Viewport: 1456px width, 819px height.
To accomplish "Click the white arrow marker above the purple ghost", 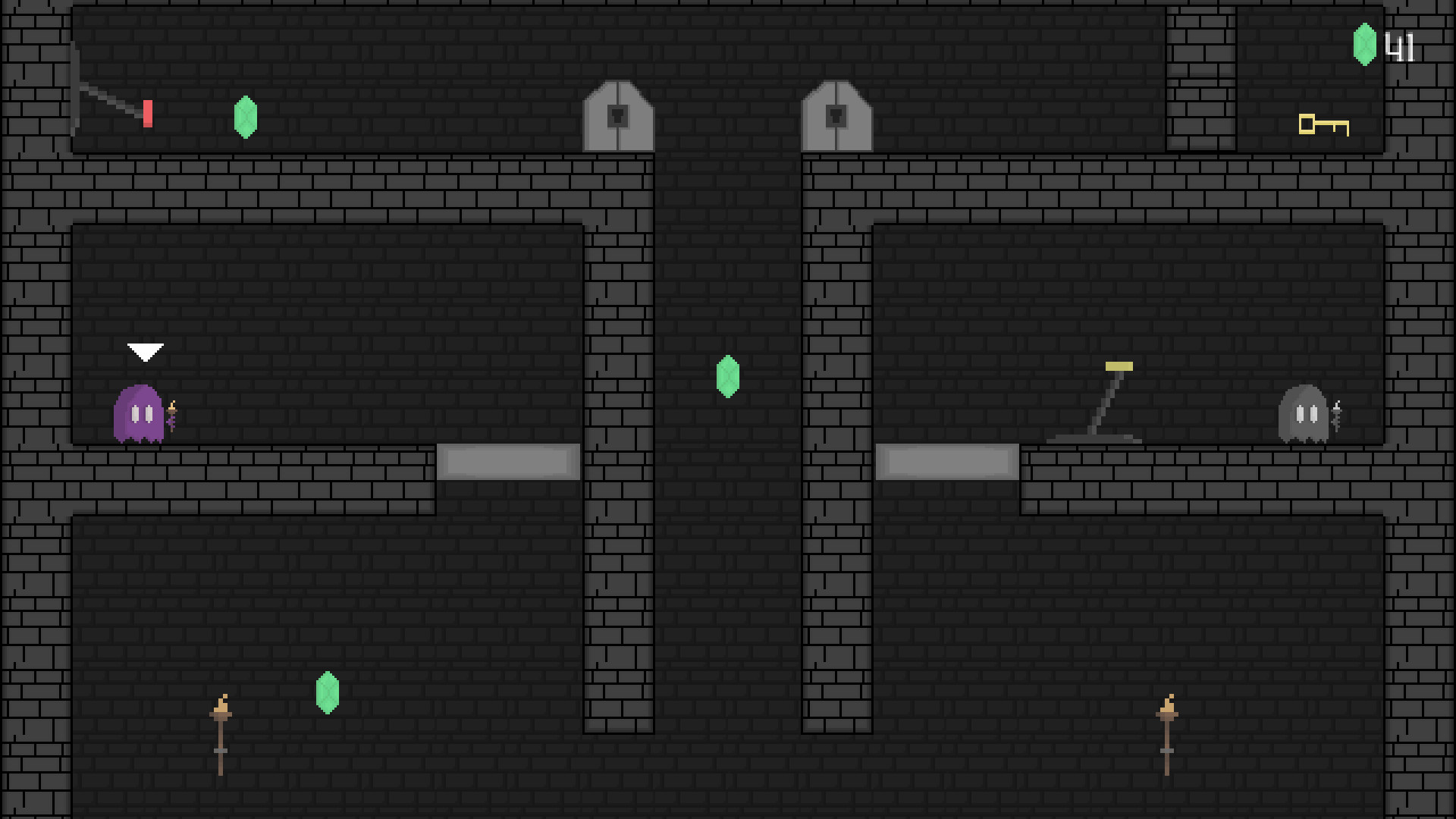I will pos(146,352).
